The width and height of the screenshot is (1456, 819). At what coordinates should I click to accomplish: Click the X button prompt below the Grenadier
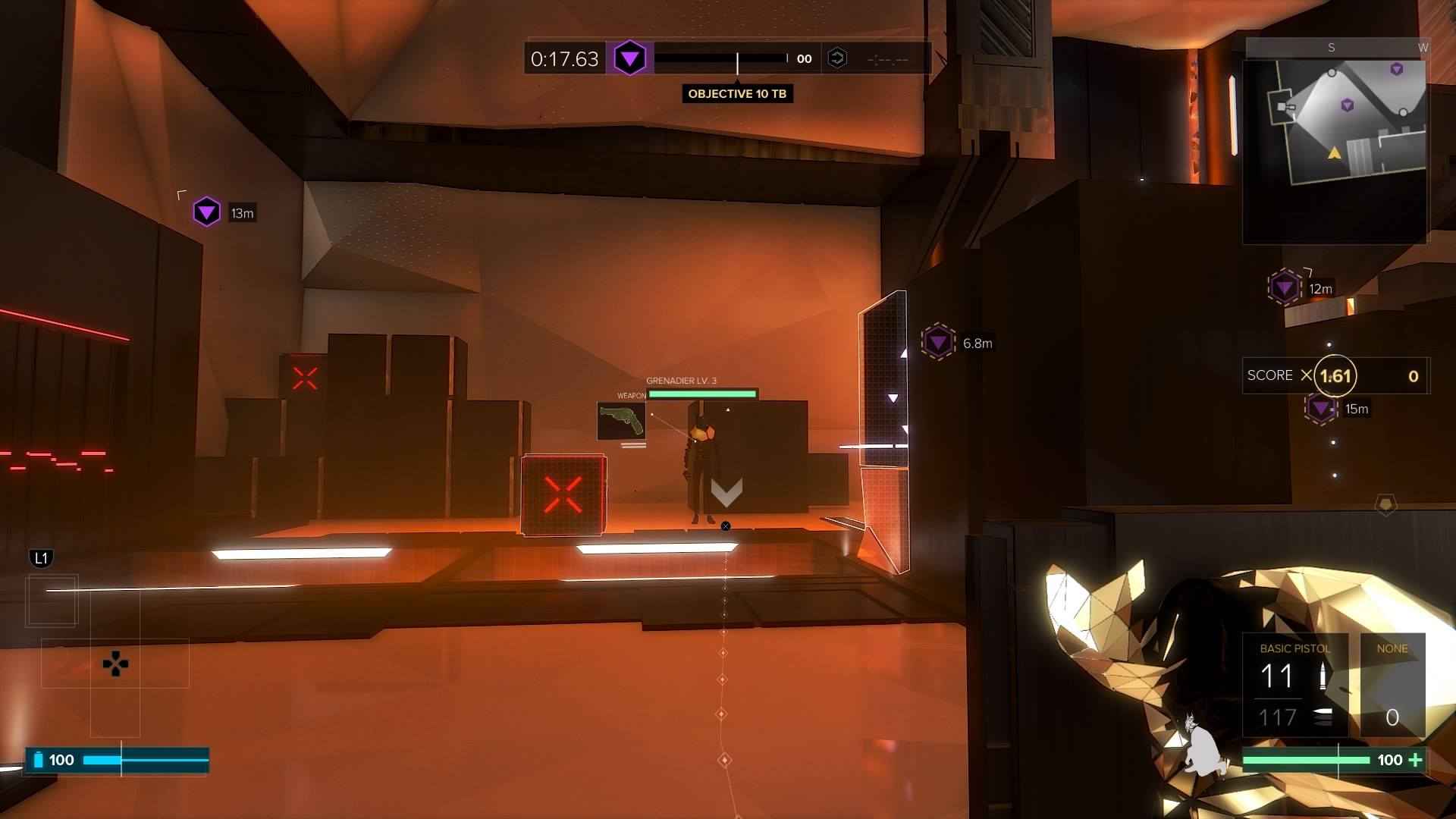(x=726, y=525)
